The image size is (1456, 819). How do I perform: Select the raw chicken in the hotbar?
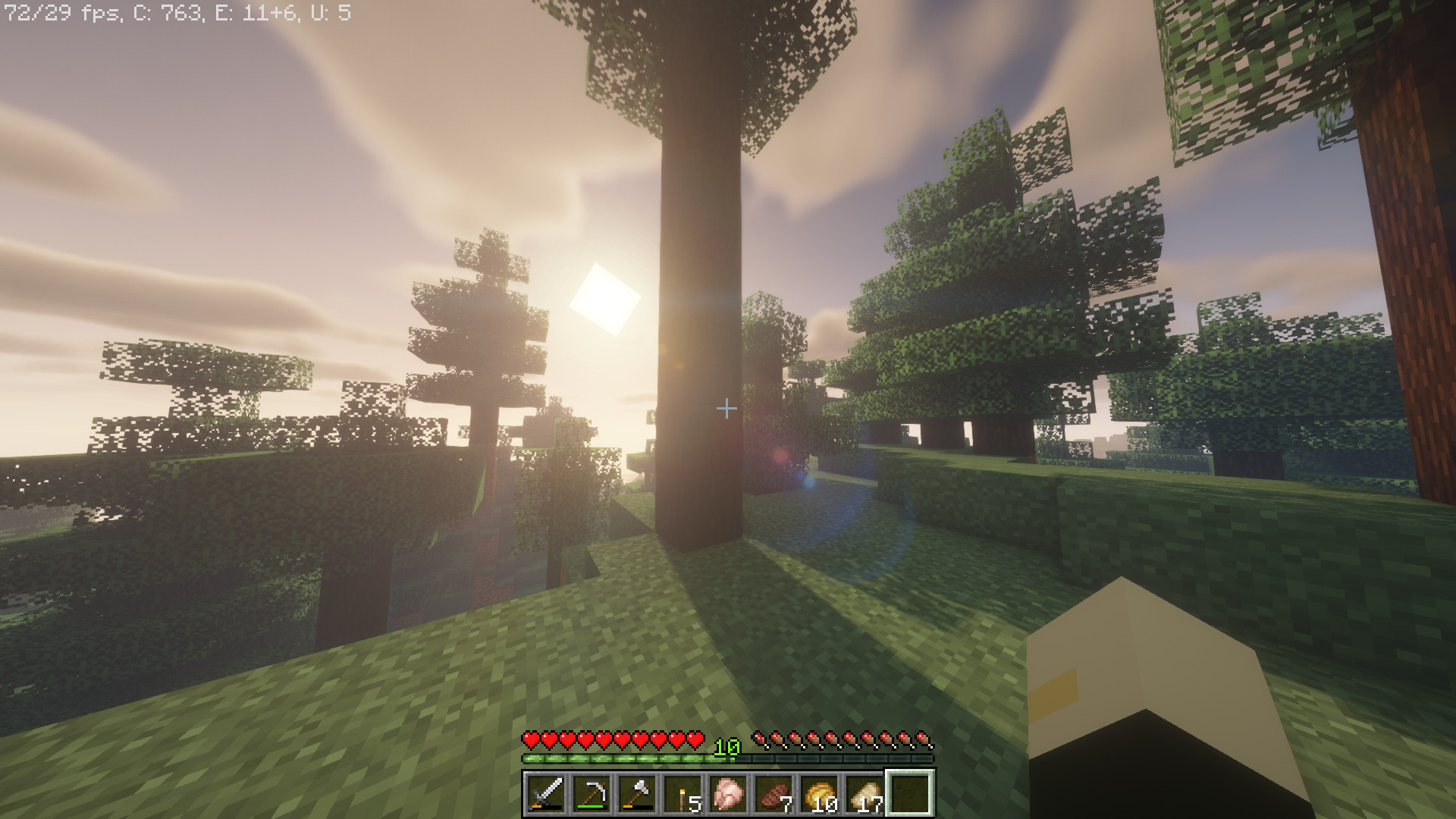pos(729,792)
